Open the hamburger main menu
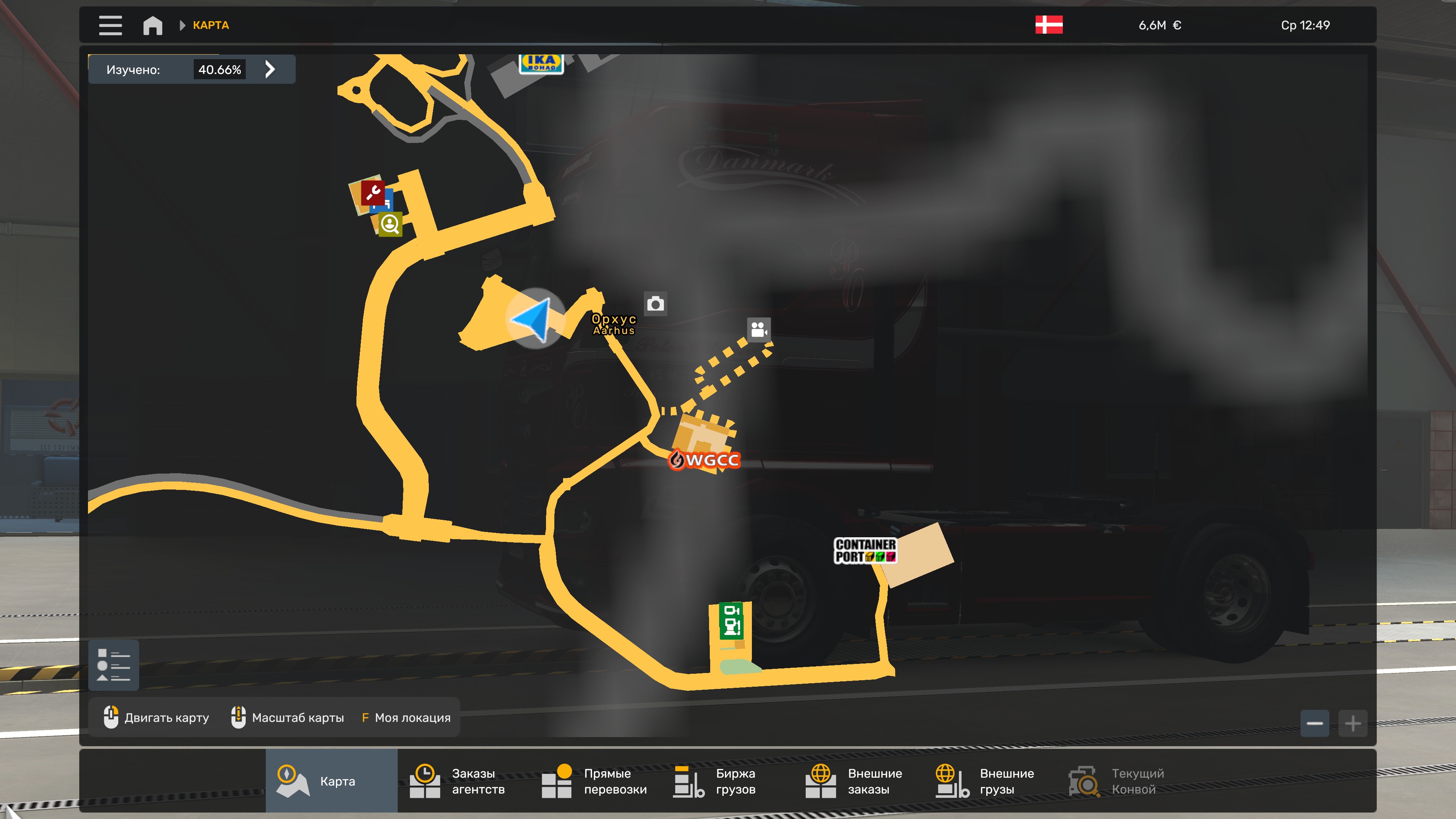This screenshot has width=1456, height=819. click(110, 25)
